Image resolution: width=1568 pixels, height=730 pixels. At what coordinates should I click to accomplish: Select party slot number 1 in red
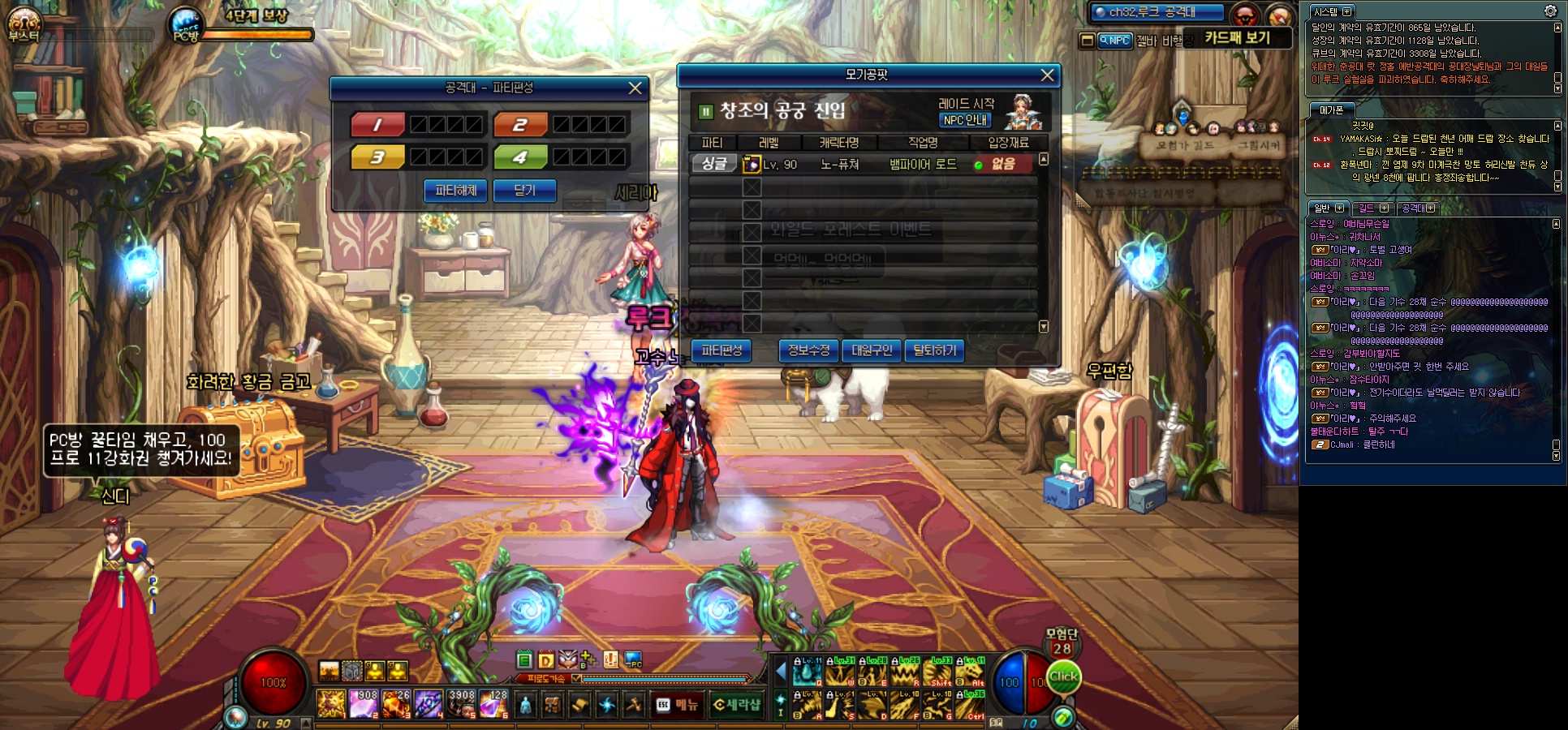[x=377, y=125]
